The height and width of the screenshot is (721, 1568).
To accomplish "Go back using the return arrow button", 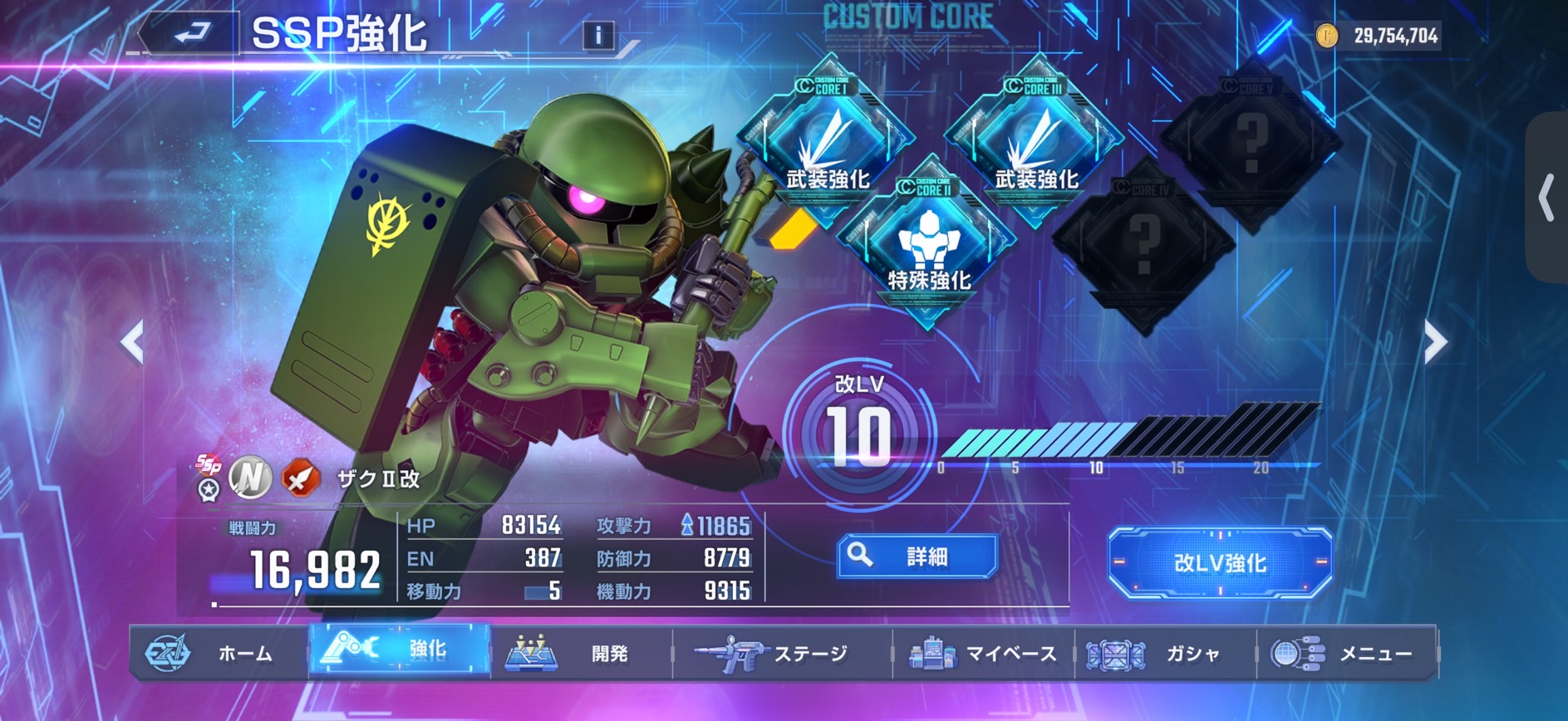I will pyautogui.click(x=192, y=34).
